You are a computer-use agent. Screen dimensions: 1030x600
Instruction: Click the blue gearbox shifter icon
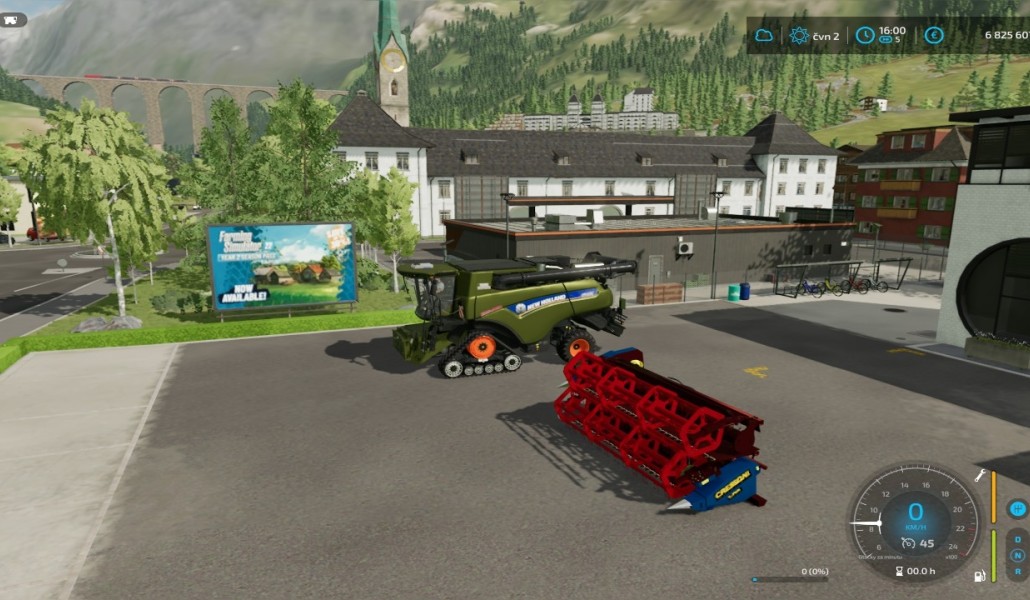(1017, 509)
